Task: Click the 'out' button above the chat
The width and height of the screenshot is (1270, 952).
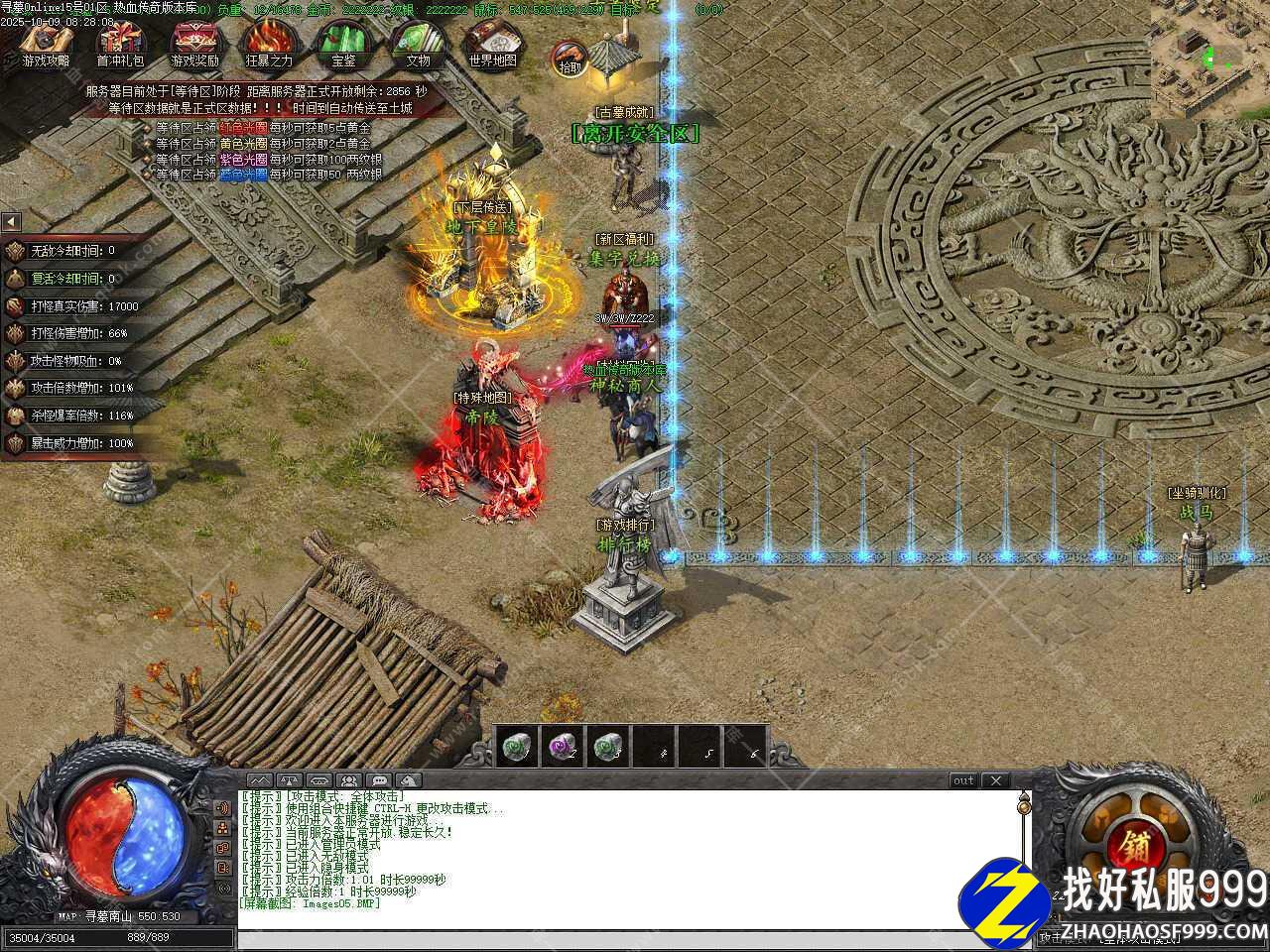Action: pos(963,780)
